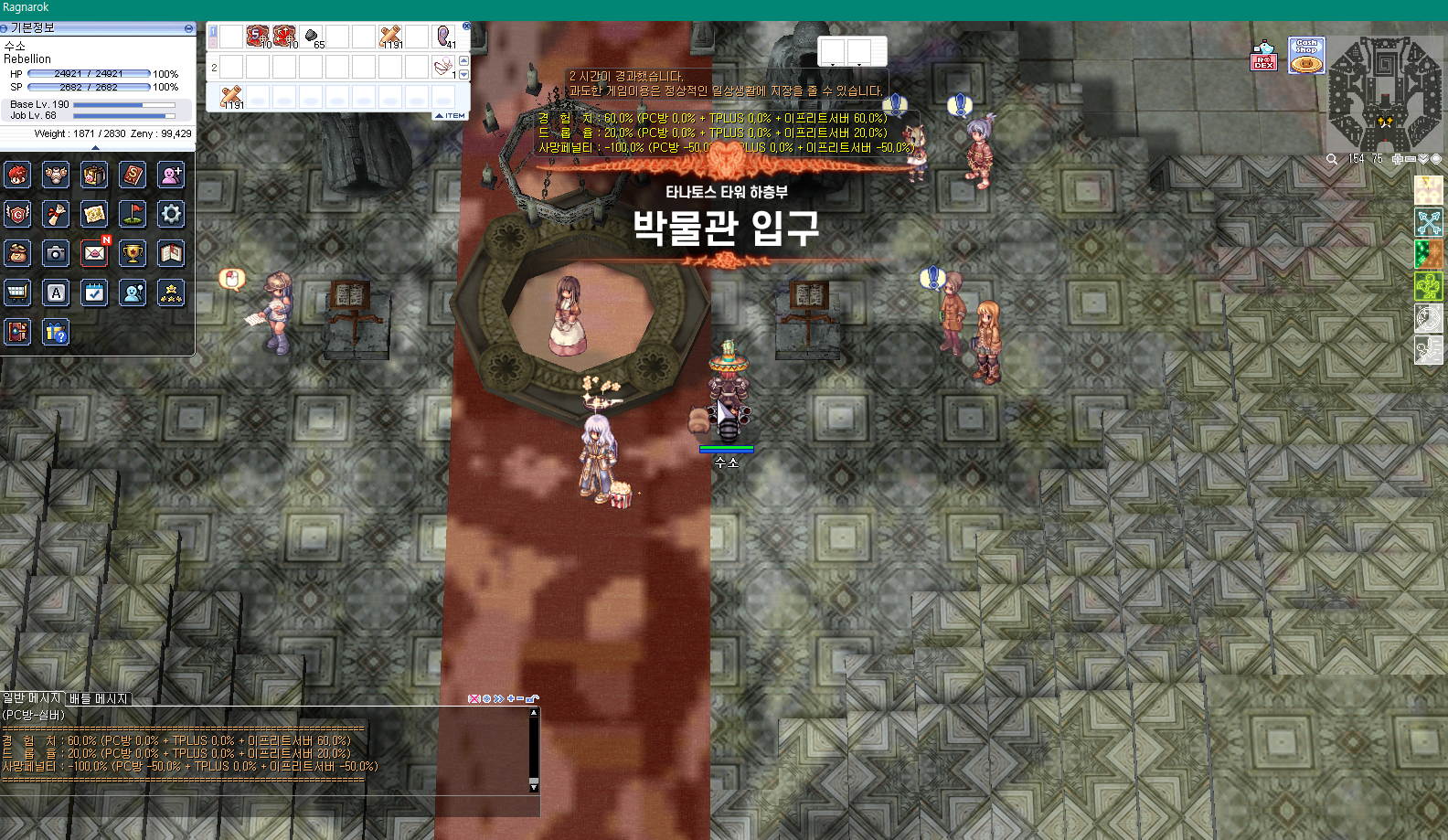
Task: Take a screenshot with the camera icon
Action: (x=55, y=253)
